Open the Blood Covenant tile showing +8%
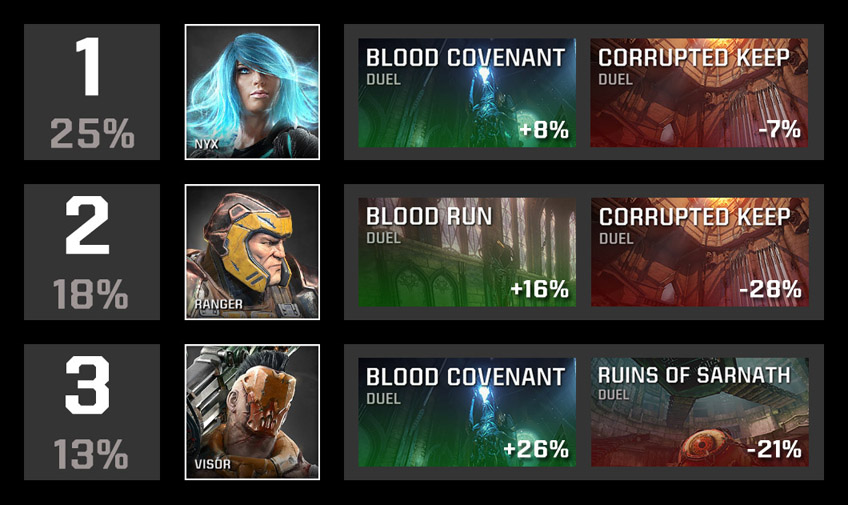Screen dimensions: 848x505 click(x=467, y=93)
